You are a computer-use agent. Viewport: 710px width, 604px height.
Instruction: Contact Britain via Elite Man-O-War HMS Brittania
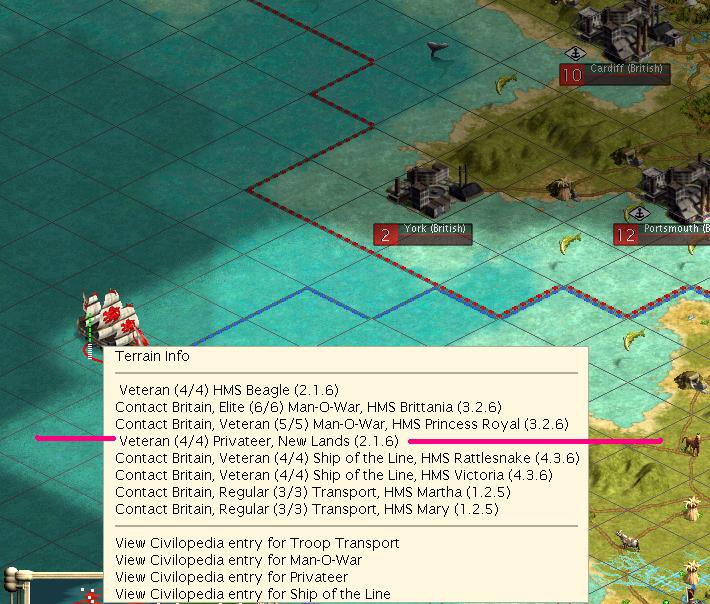308,407
